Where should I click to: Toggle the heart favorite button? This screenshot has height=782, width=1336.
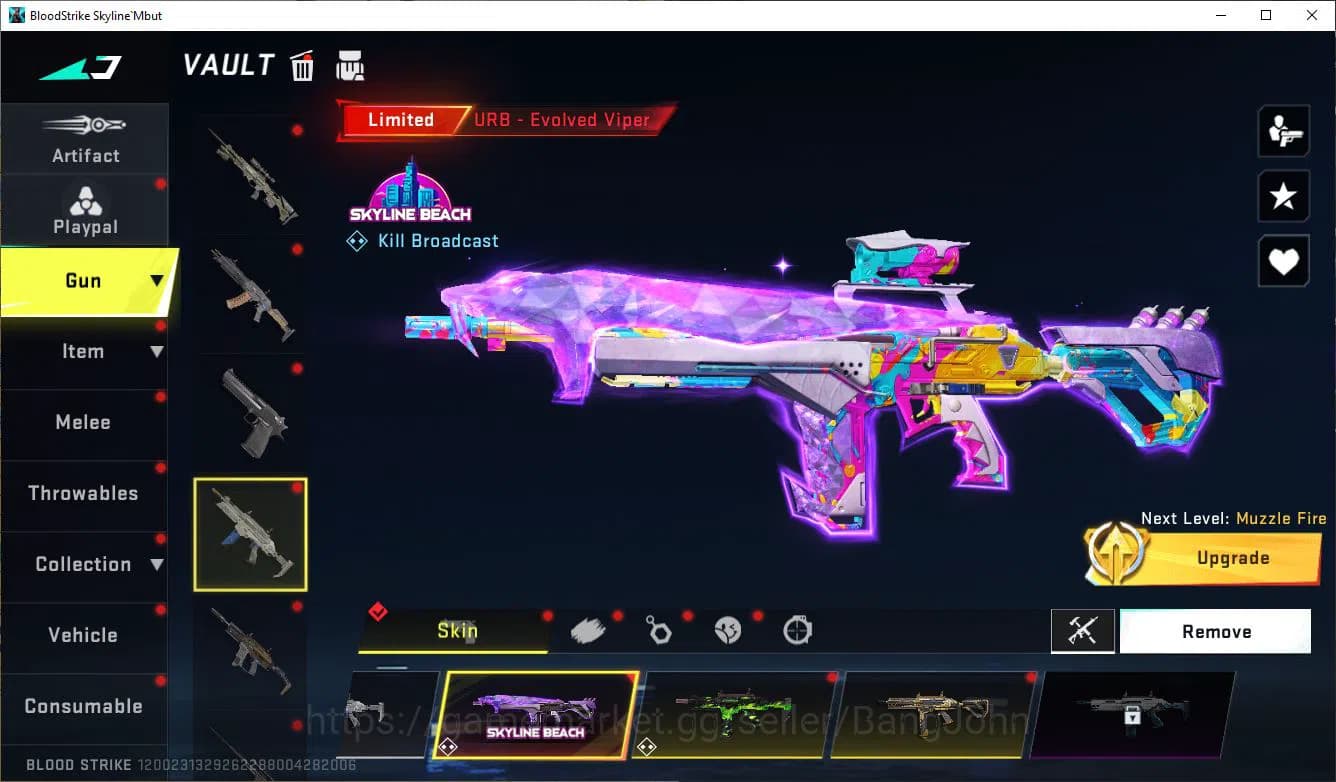(1284, 261)
